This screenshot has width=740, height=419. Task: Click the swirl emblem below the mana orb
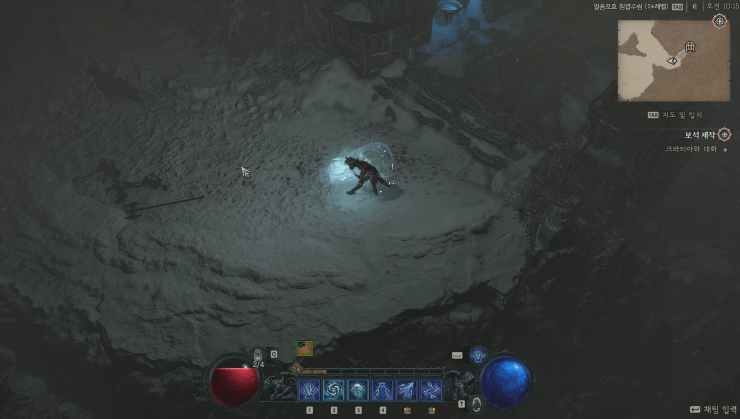(478, 404)
